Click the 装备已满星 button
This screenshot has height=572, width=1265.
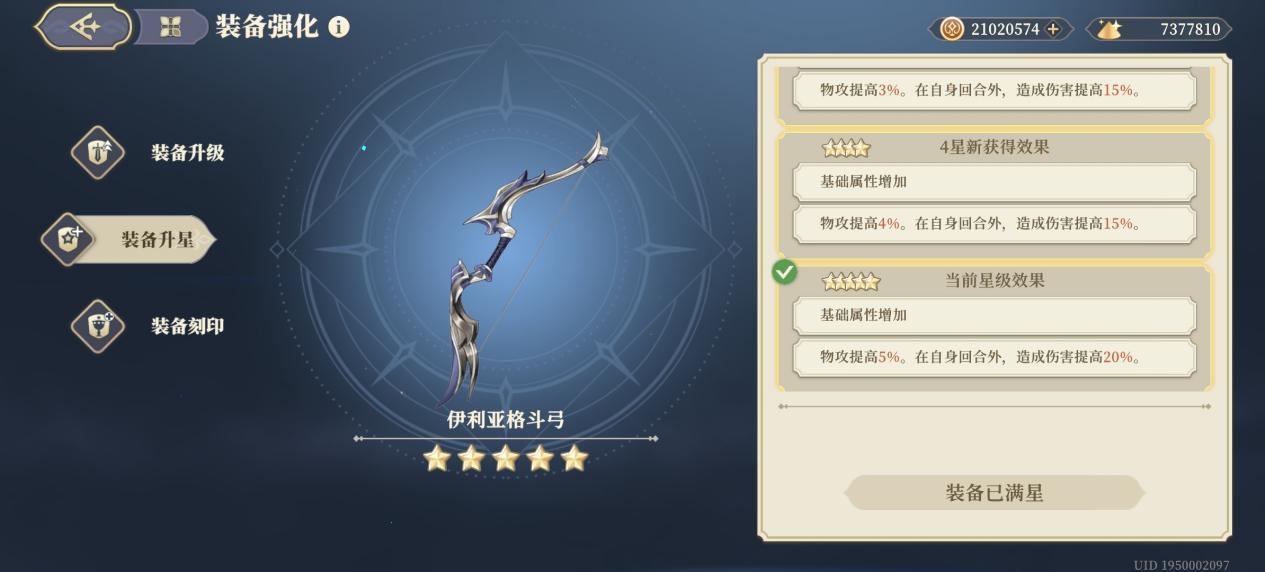coord(994,493)
